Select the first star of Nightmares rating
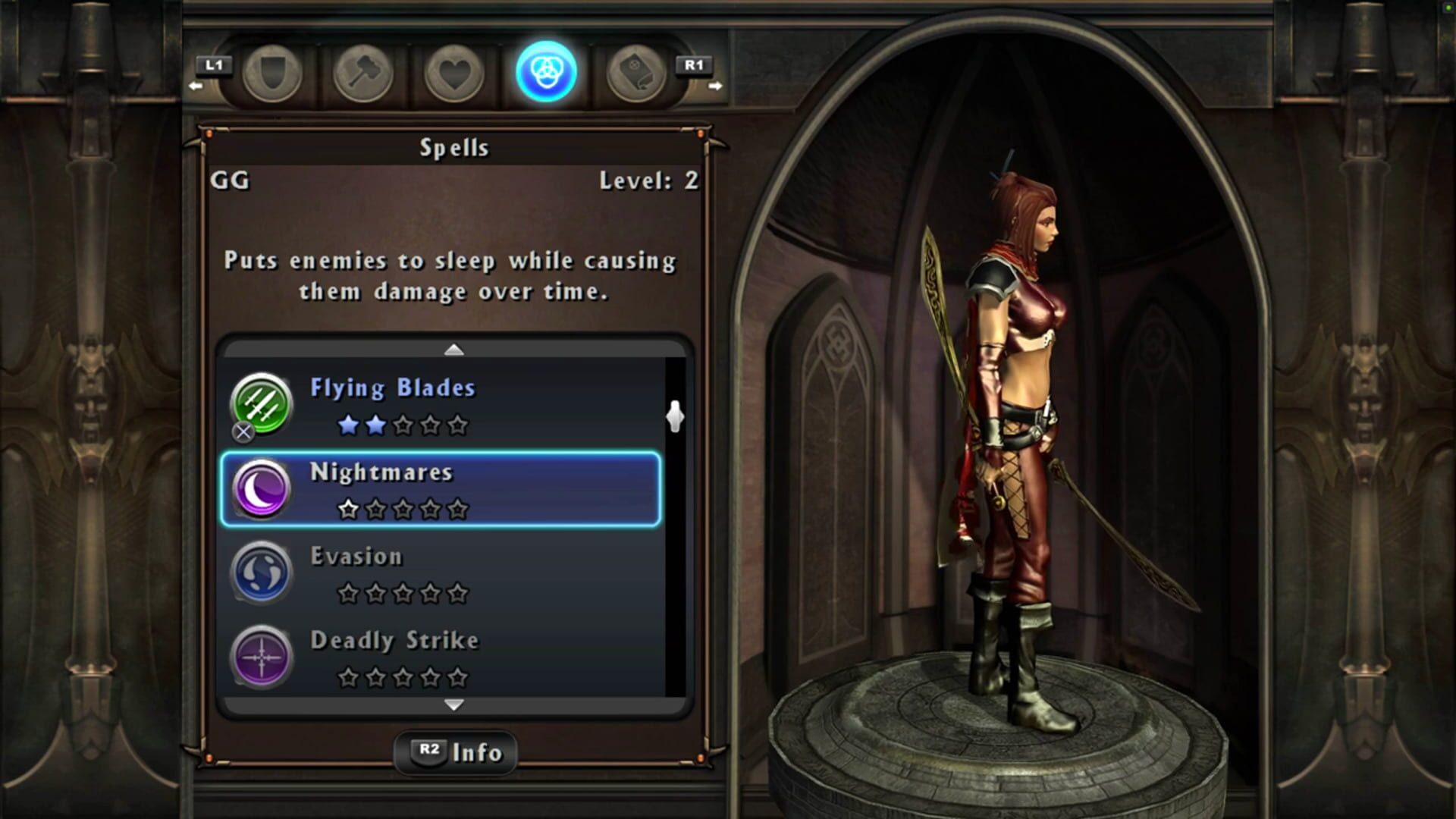Screen dimensions: 1456x819 tap(348, 510)
